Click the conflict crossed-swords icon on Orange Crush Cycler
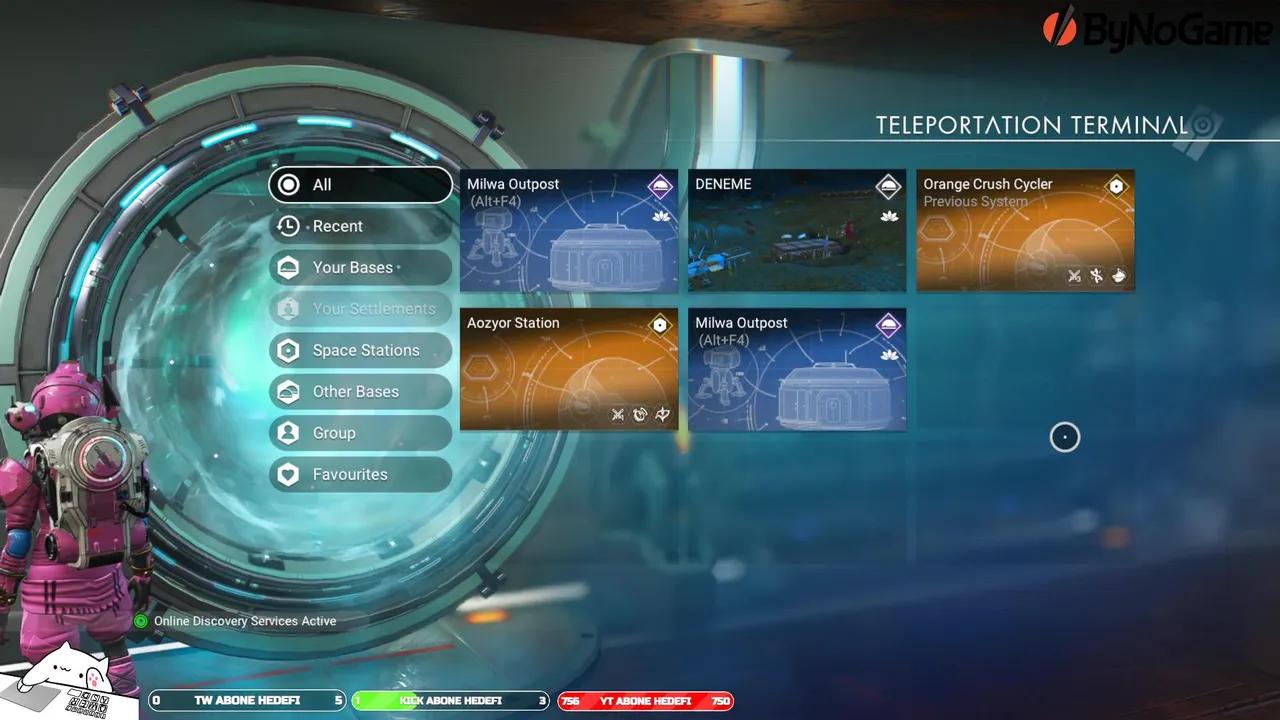Image resolution: width=1280 pixels, height=720 pixels. [x=1073, y=275]
